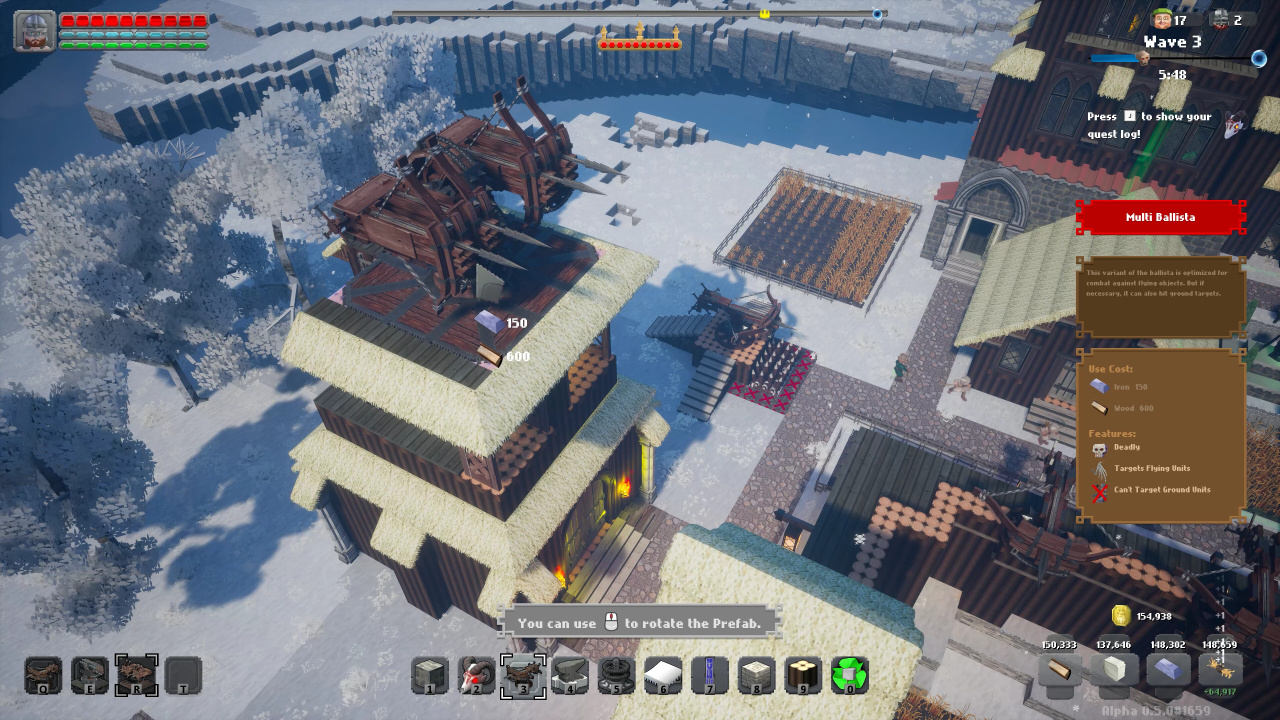Click the red Multi Ballista title banner
This screenshot has width=1280, height=720.
[x=1160, y=217]
